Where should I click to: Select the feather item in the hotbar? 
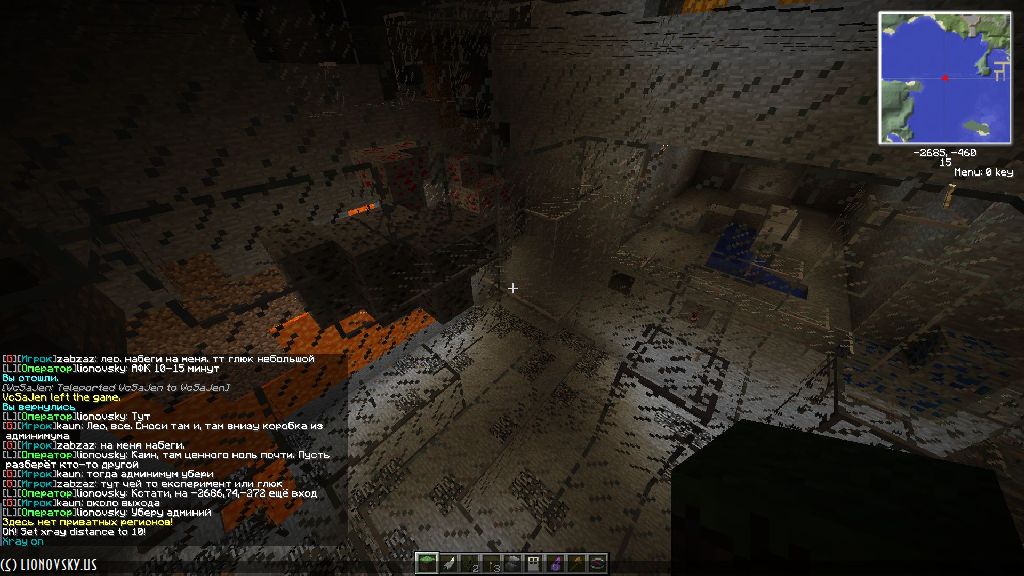(447, 564)
